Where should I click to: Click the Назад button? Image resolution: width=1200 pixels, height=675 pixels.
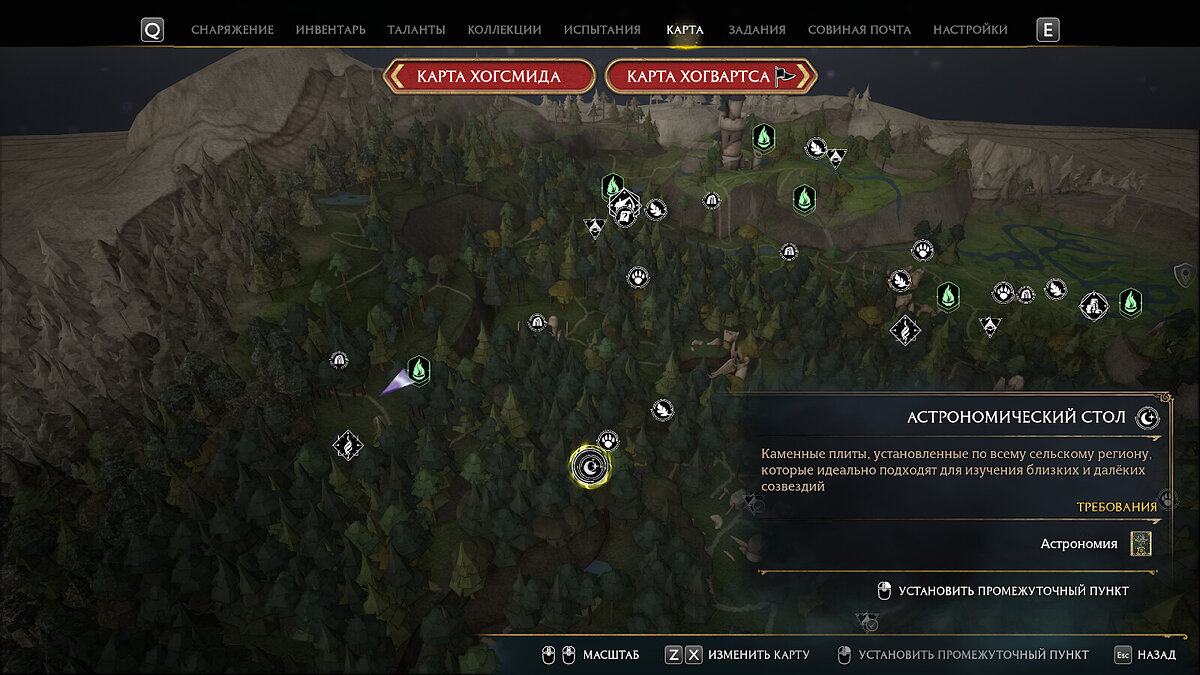[1146, 655]
